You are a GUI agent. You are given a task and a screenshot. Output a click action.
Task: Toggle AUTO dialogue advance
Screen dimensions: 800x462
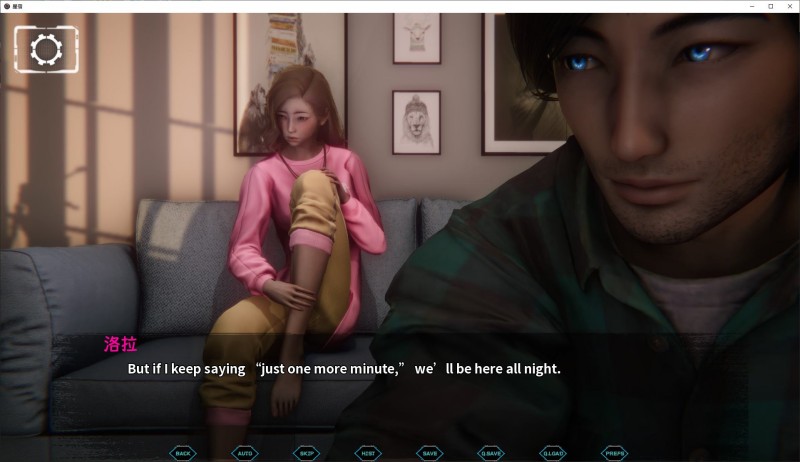click(x=245, y=453)
